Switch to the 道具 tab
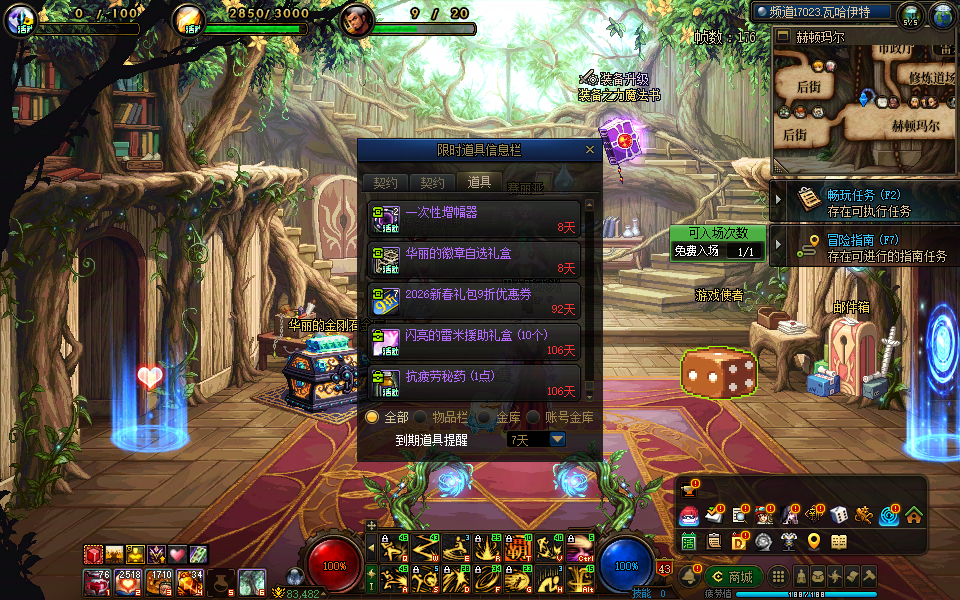Image resolution: width=960 pixels, height=600 pixels. (x=479, y=182)
